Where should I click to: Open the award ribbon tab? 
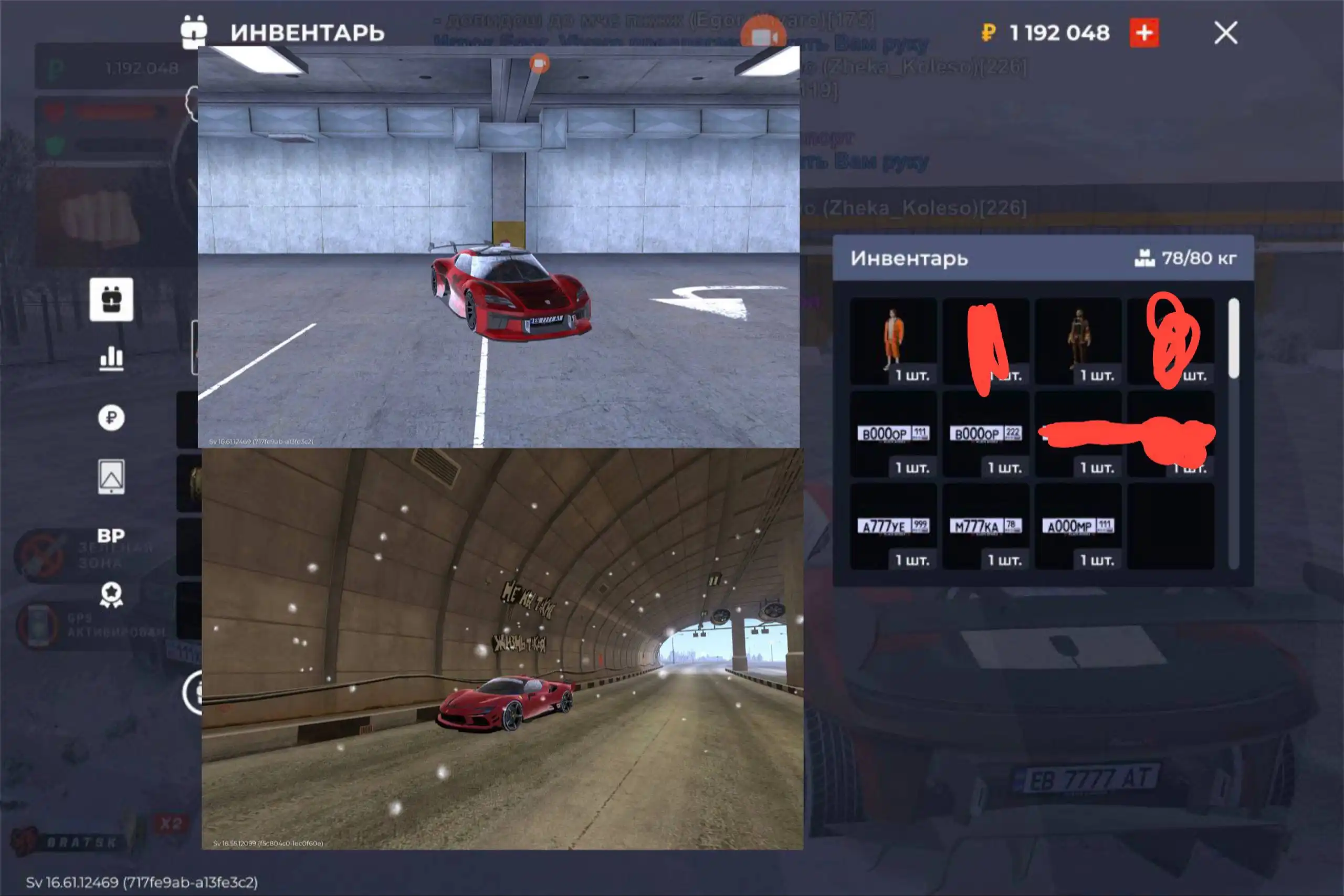pos(111,595)
